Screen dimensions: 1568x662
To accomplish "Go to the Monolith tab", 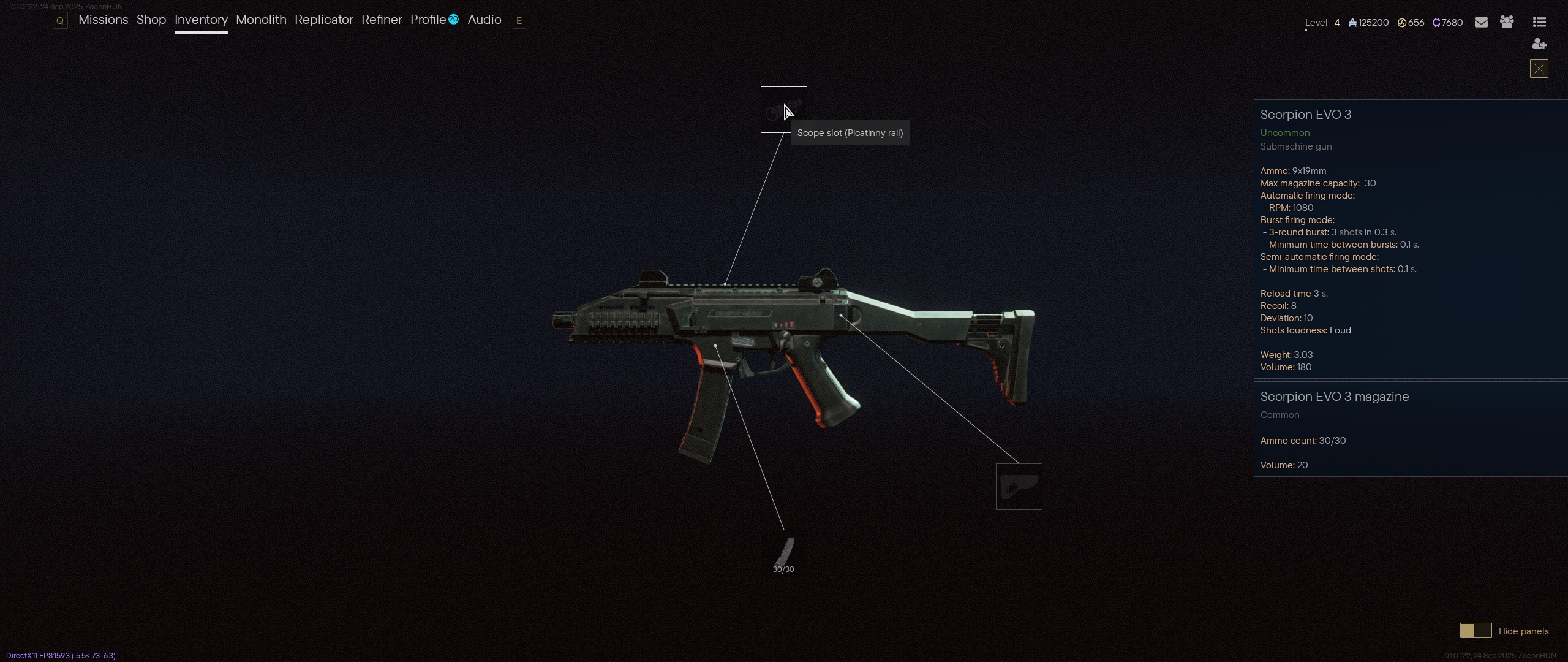I will pos(261,20).
